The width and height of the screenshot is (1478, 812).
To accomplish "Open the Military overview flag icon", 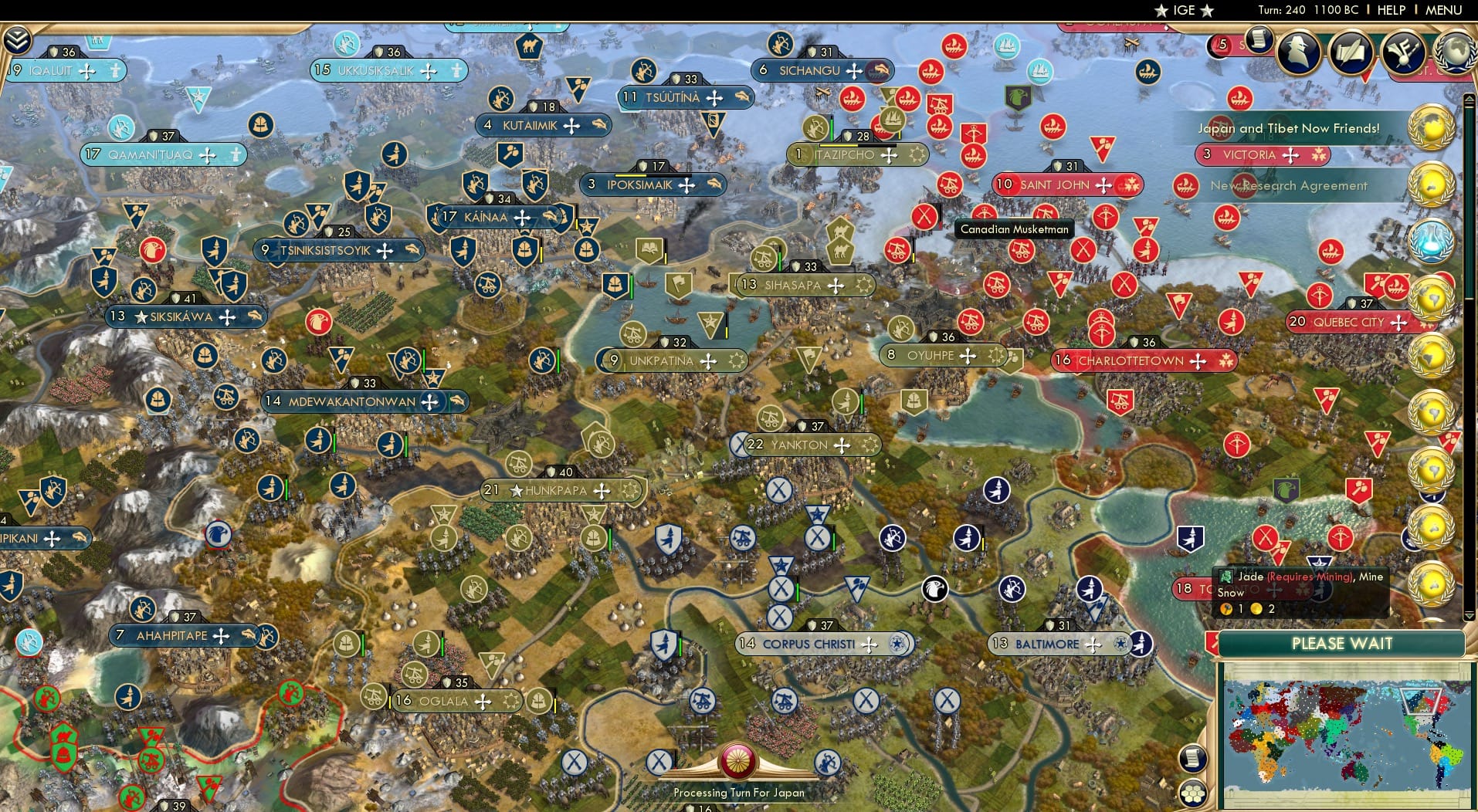I will point(1402,52).
